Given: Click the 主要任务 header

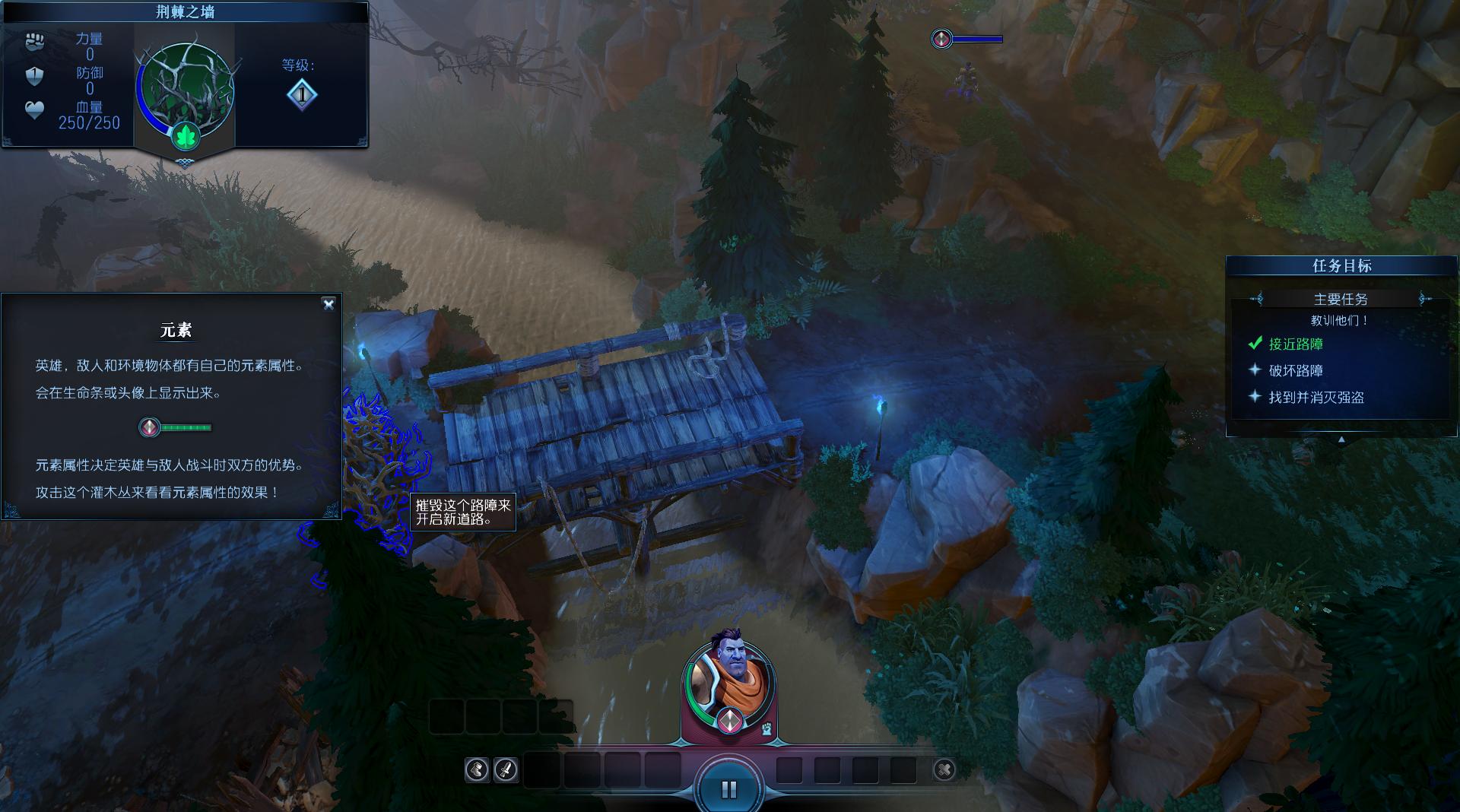Looking at the screenshot, I should [1340, 300].
